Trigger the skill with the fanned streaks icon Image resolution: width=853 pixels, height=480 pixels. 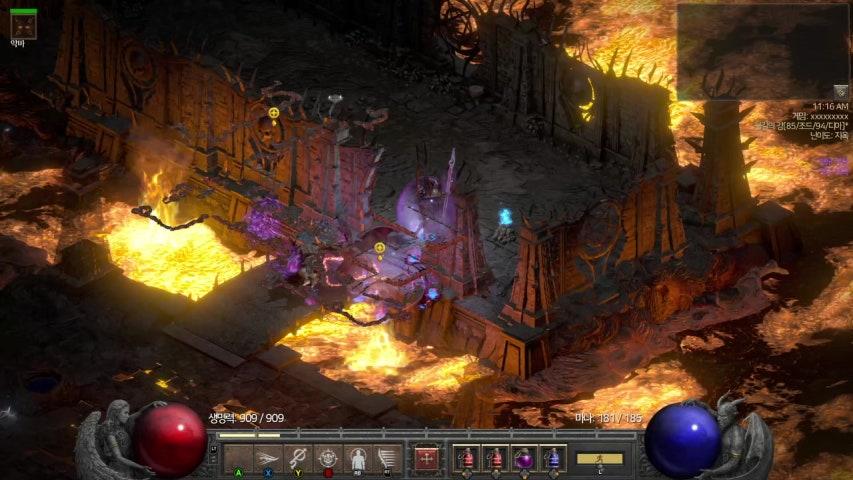pyautogui.click(x=387, y=458)
